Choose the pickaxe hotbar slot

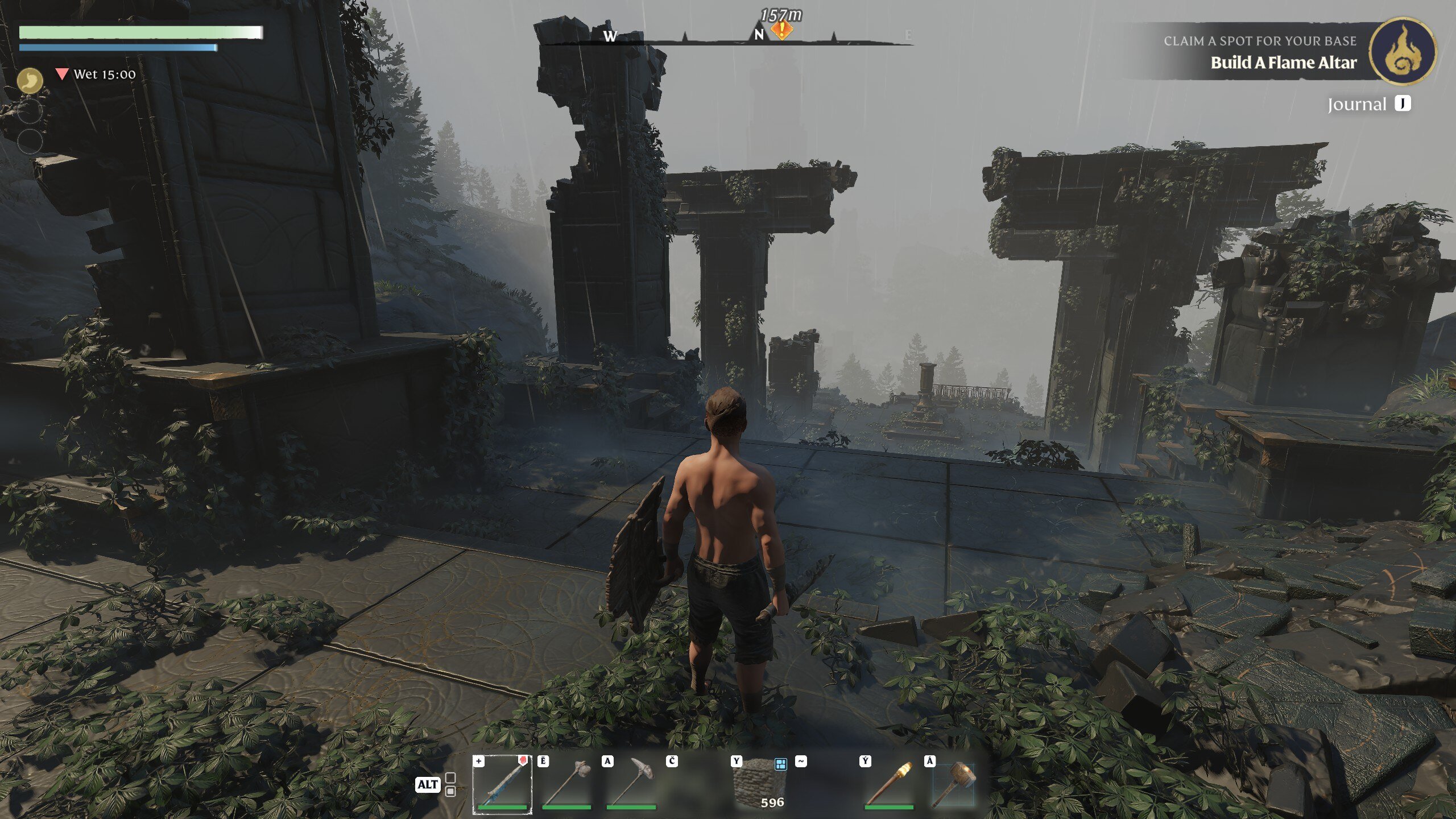(631, 784)
